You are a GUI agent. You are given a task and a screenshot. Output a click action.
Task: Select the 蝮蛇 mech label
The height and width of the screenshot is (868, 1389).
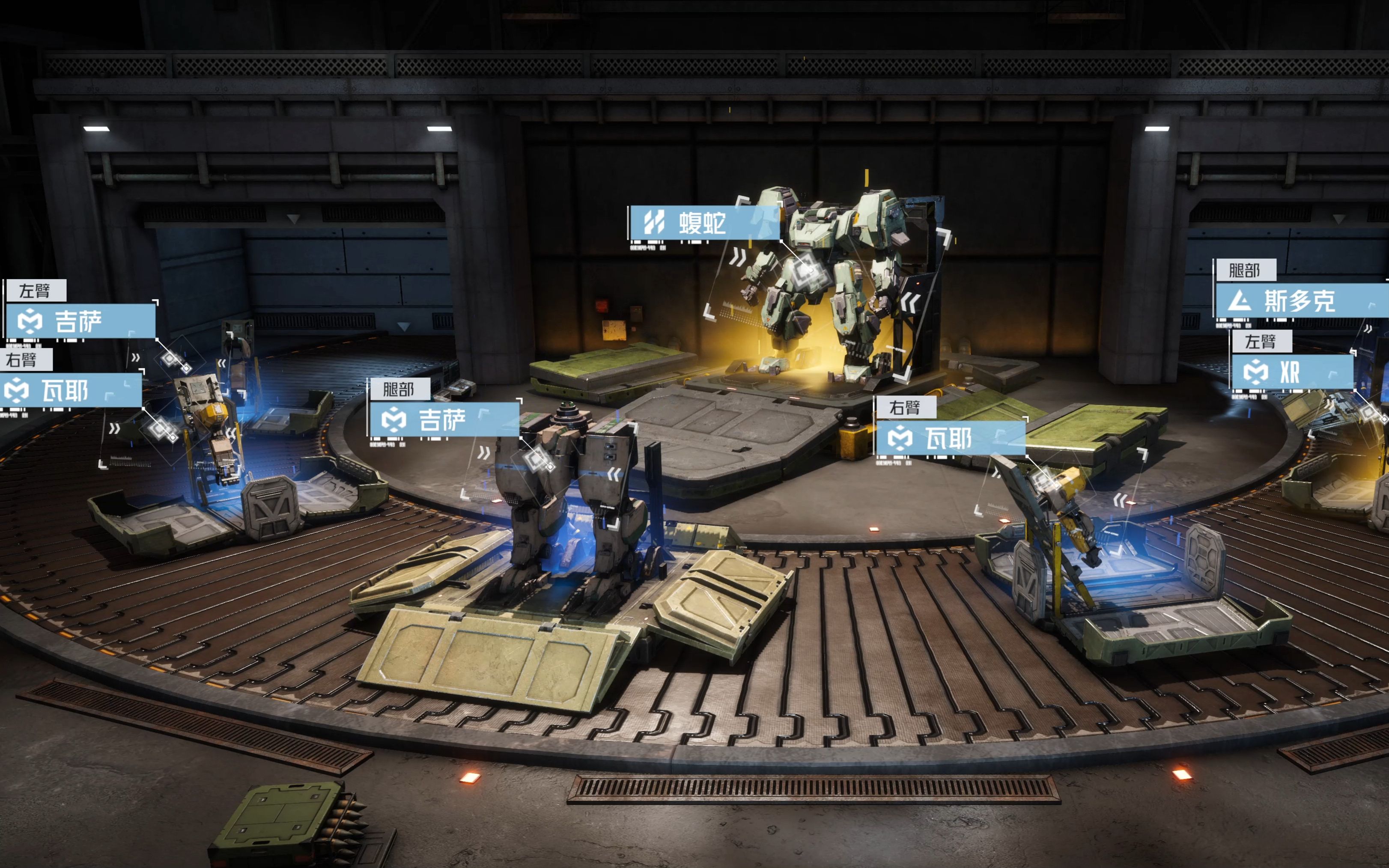click(703, 223)
